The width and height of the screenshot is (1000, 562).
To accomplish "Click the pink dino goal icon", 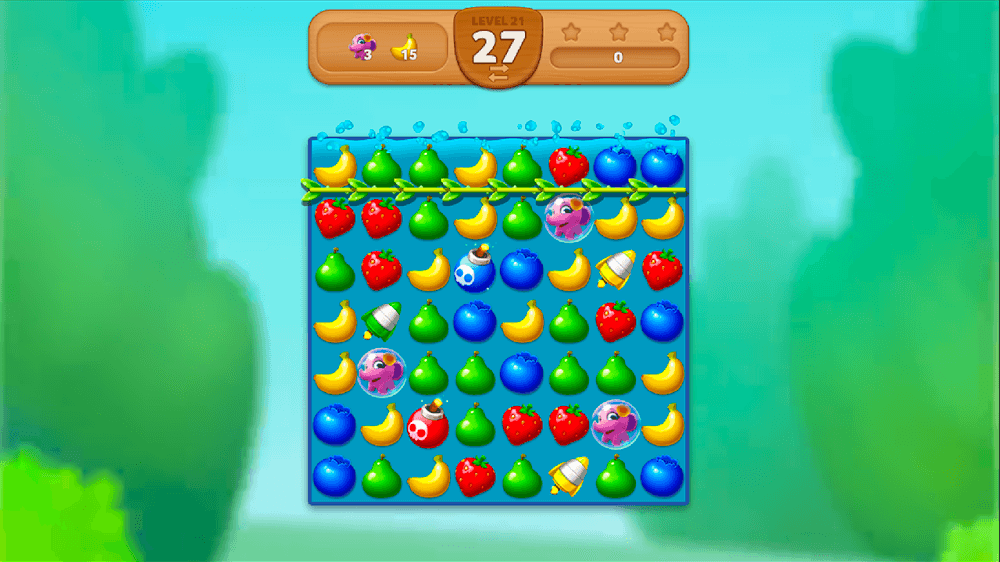I will pos(360,46).
